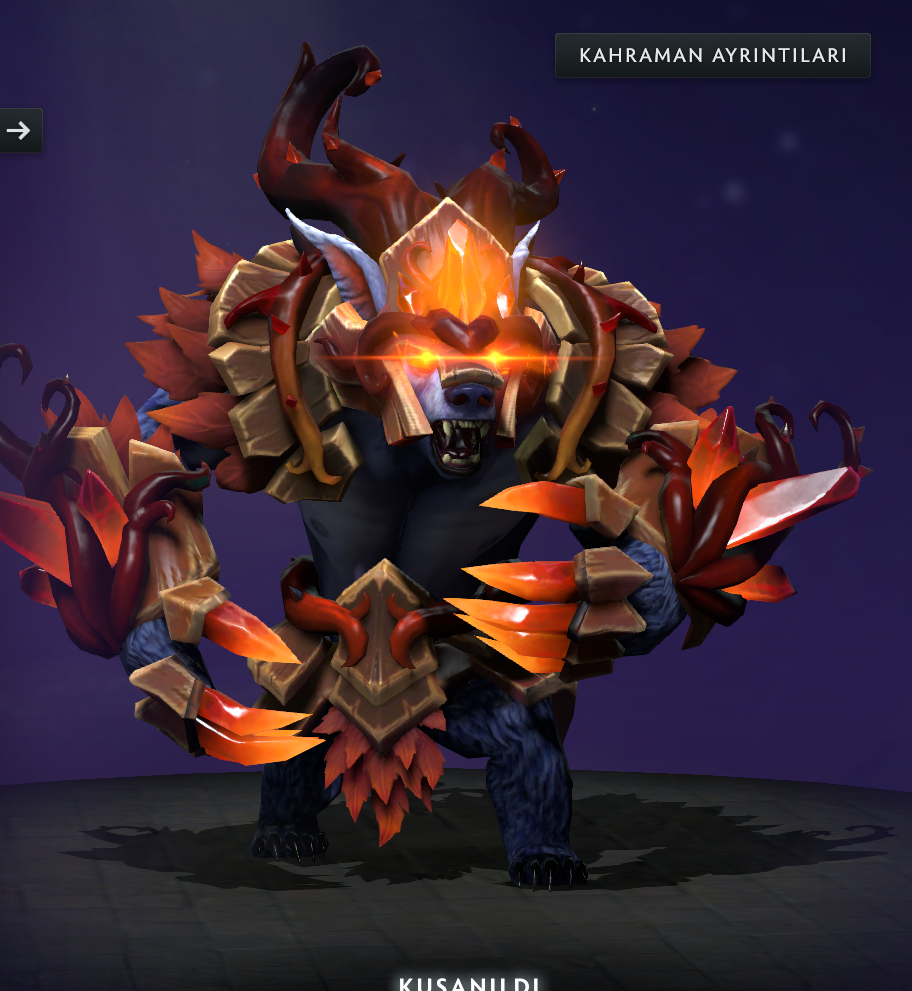Click the right-arrow panel button
Viewport: 912px width, 991px height.
coord(19,130)
